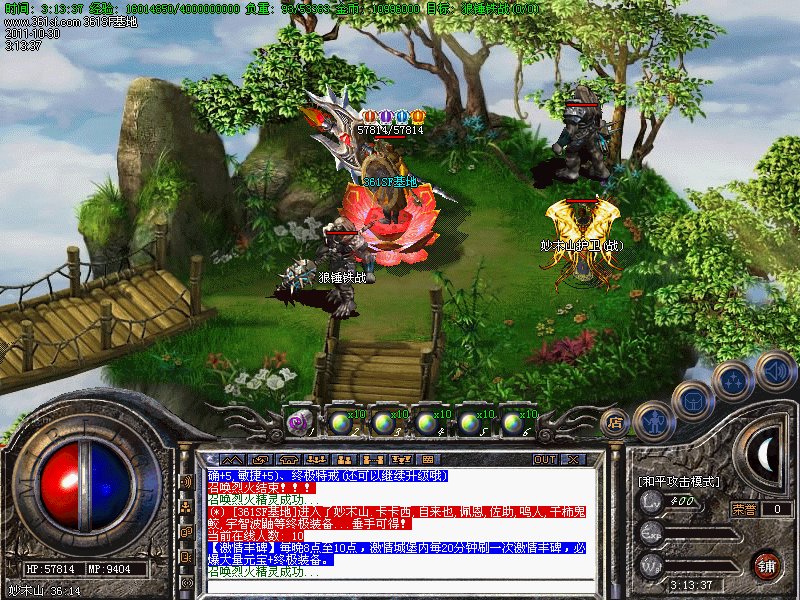Close the chat panel with the X button

[573, 459]
